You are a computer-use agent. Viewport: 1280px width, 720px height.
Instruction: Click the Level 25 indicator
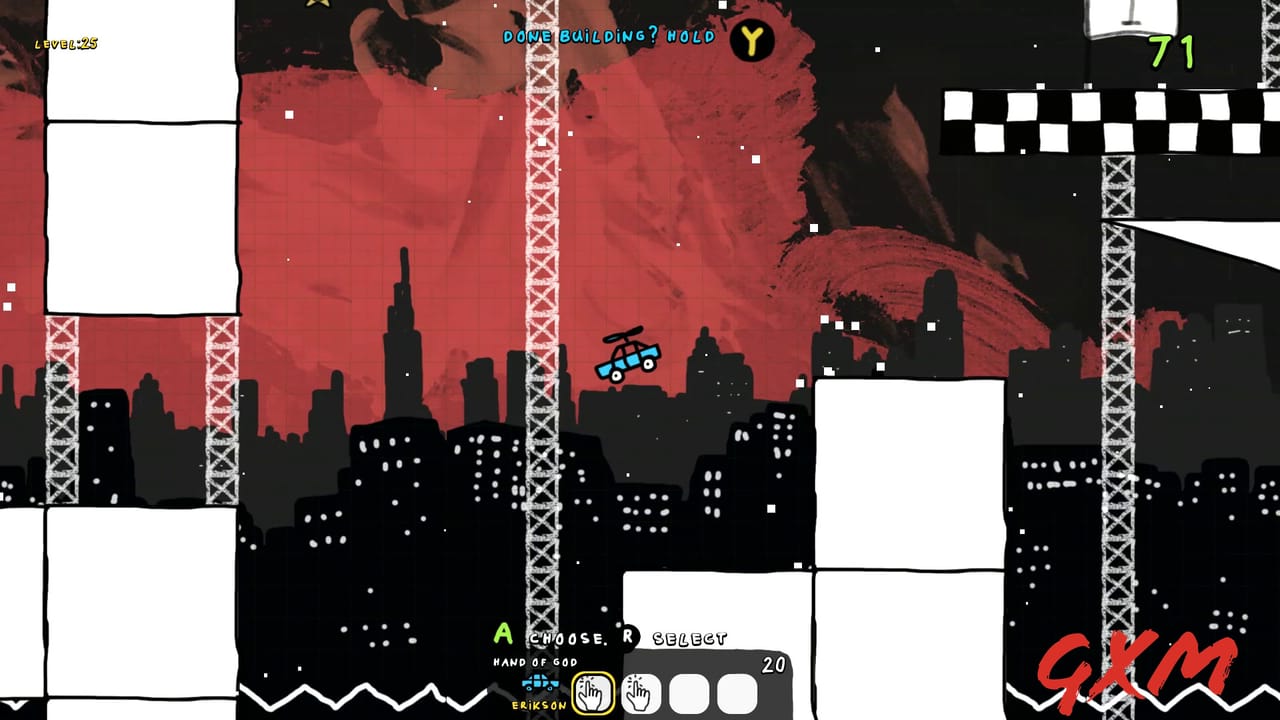coord(65,44)
